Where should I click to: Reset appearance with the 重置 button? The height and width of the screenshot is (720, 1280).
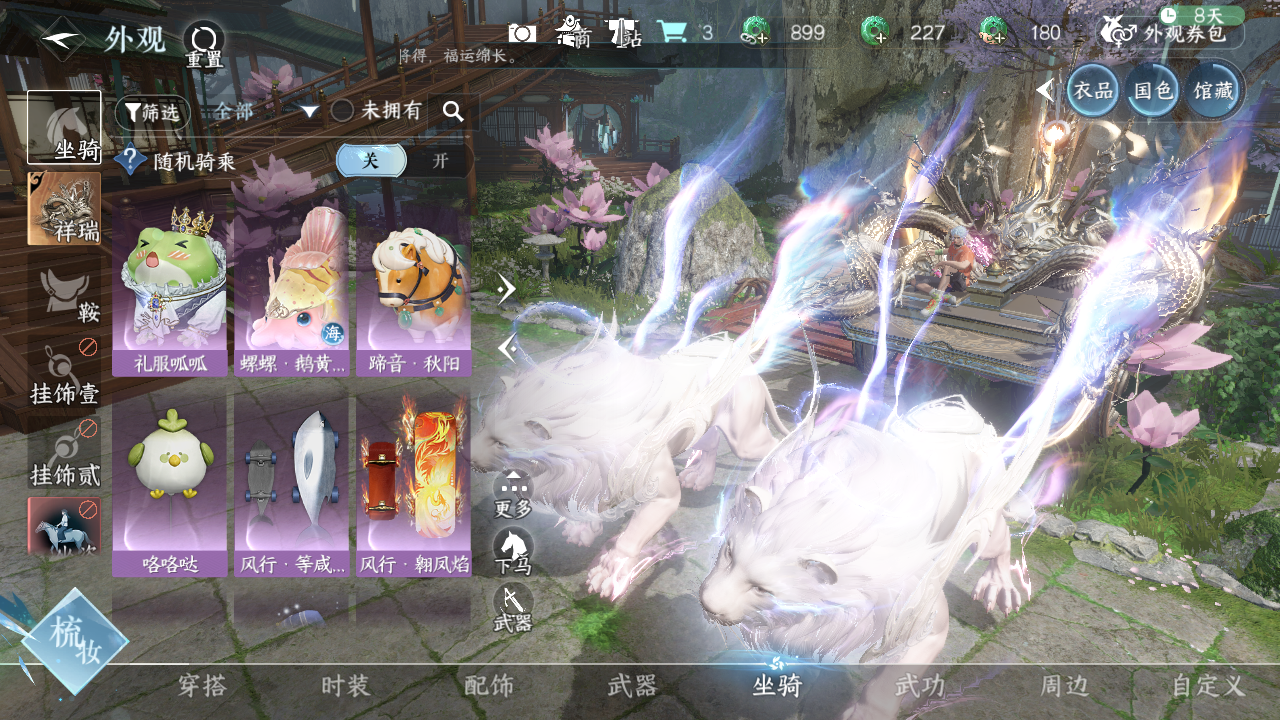pyautogui.click(x=204, y=45)
